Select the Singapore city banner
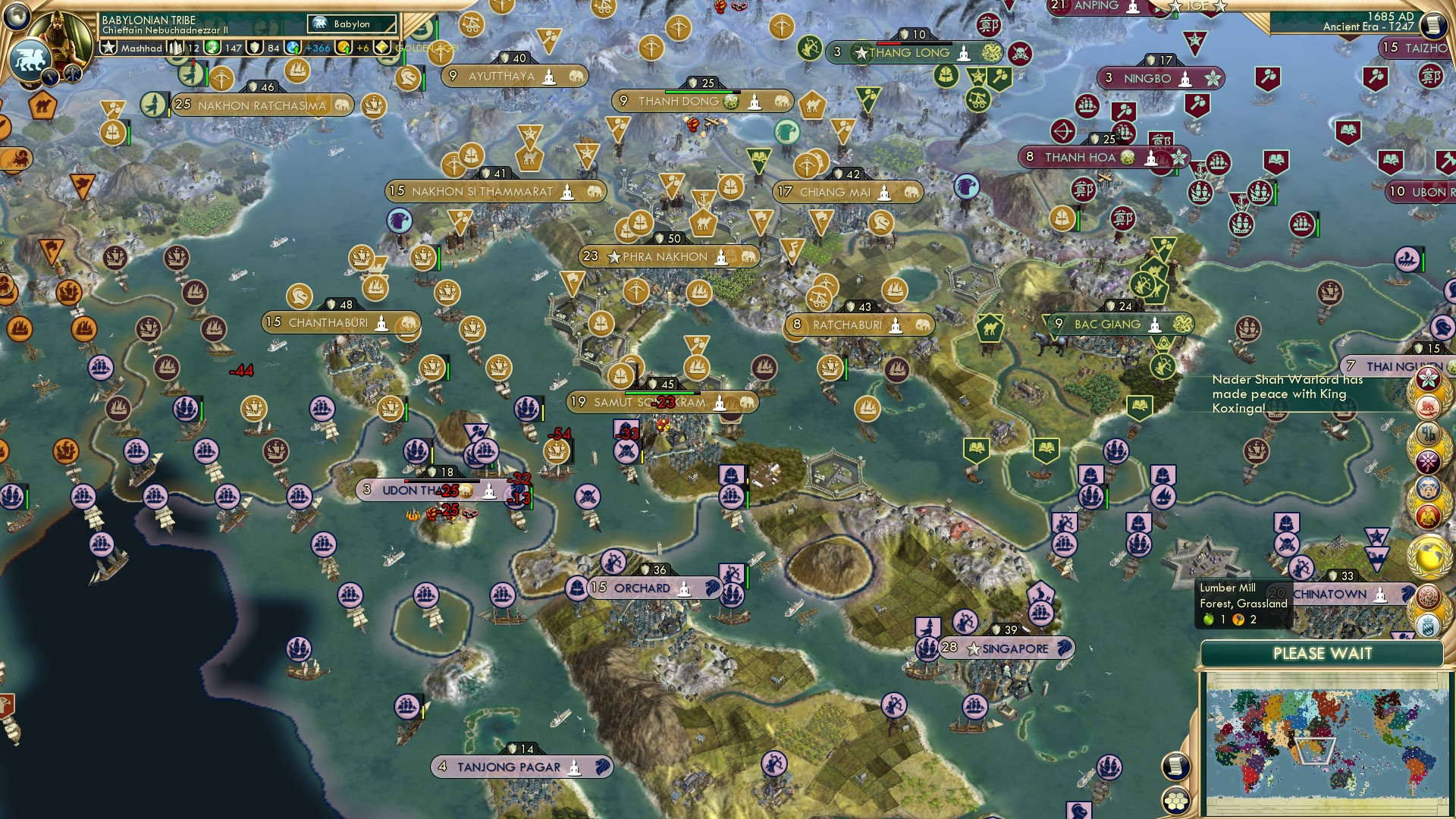This screenshot has height=819, width=1456. point(1009,649)
